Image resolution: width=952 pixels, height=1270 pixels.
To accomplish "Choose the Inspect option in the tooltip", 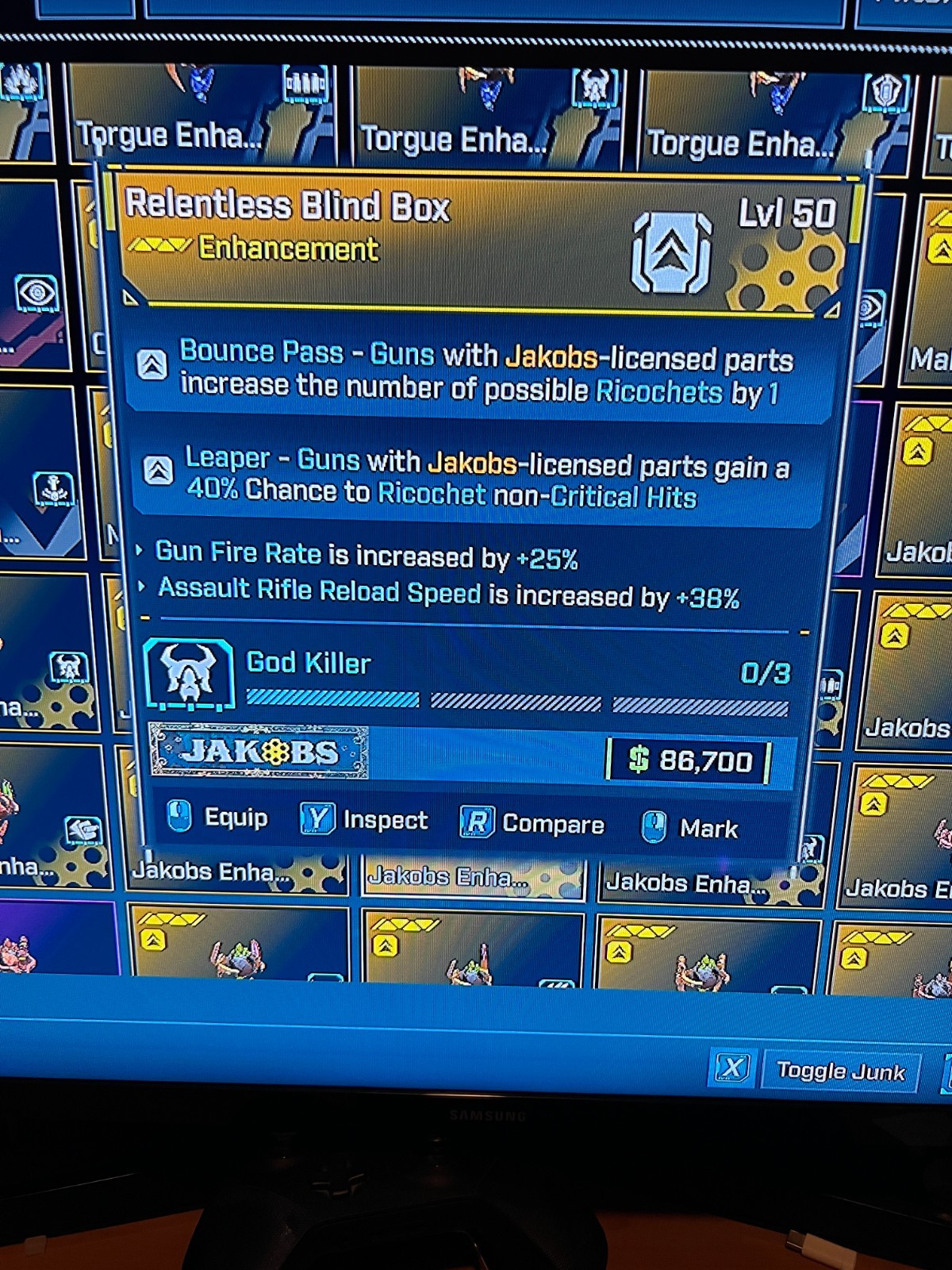I will (364, 820).
